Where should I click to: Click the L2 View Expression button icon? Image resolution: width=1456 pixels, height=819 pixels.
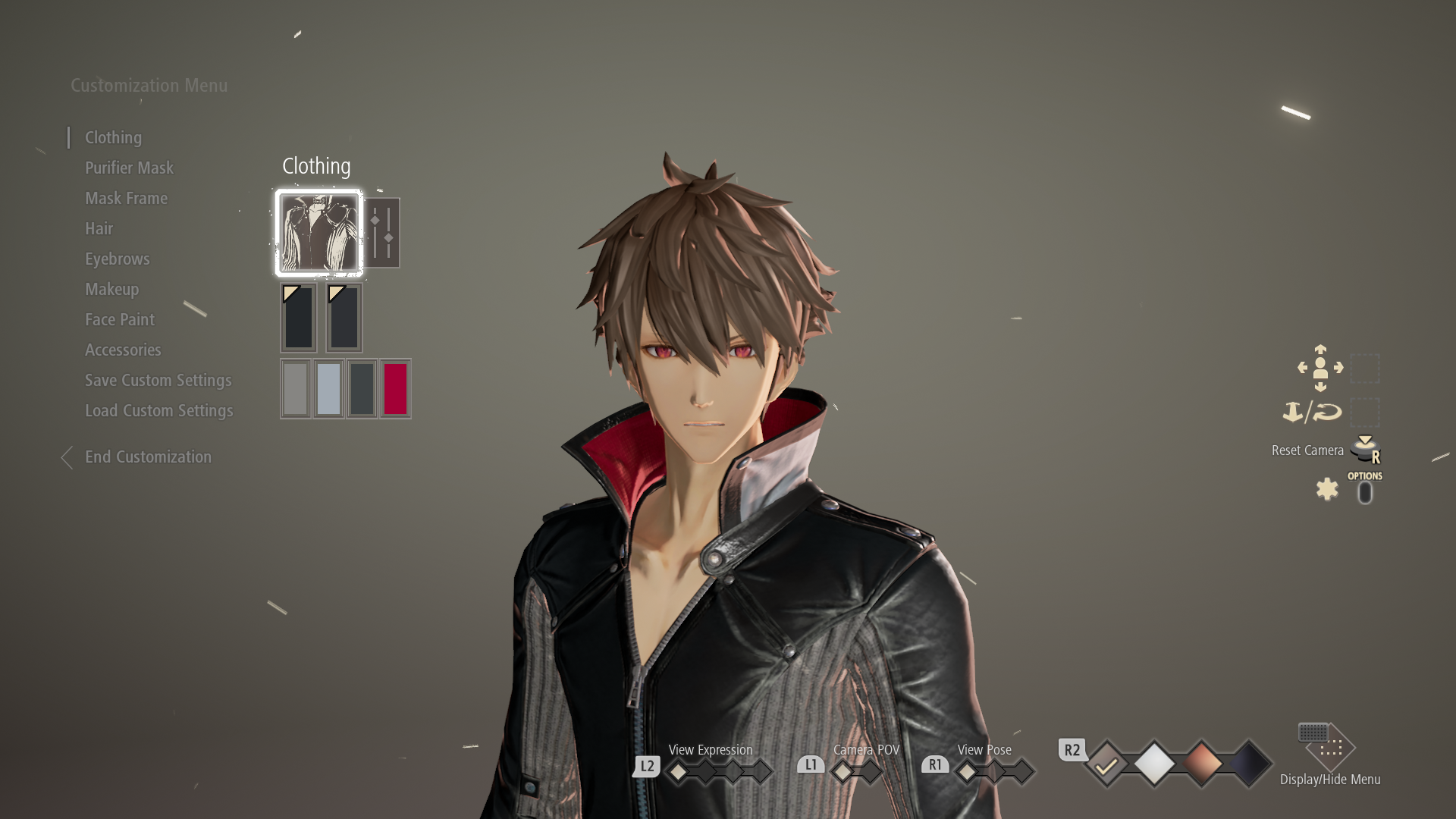click(646, 766)
